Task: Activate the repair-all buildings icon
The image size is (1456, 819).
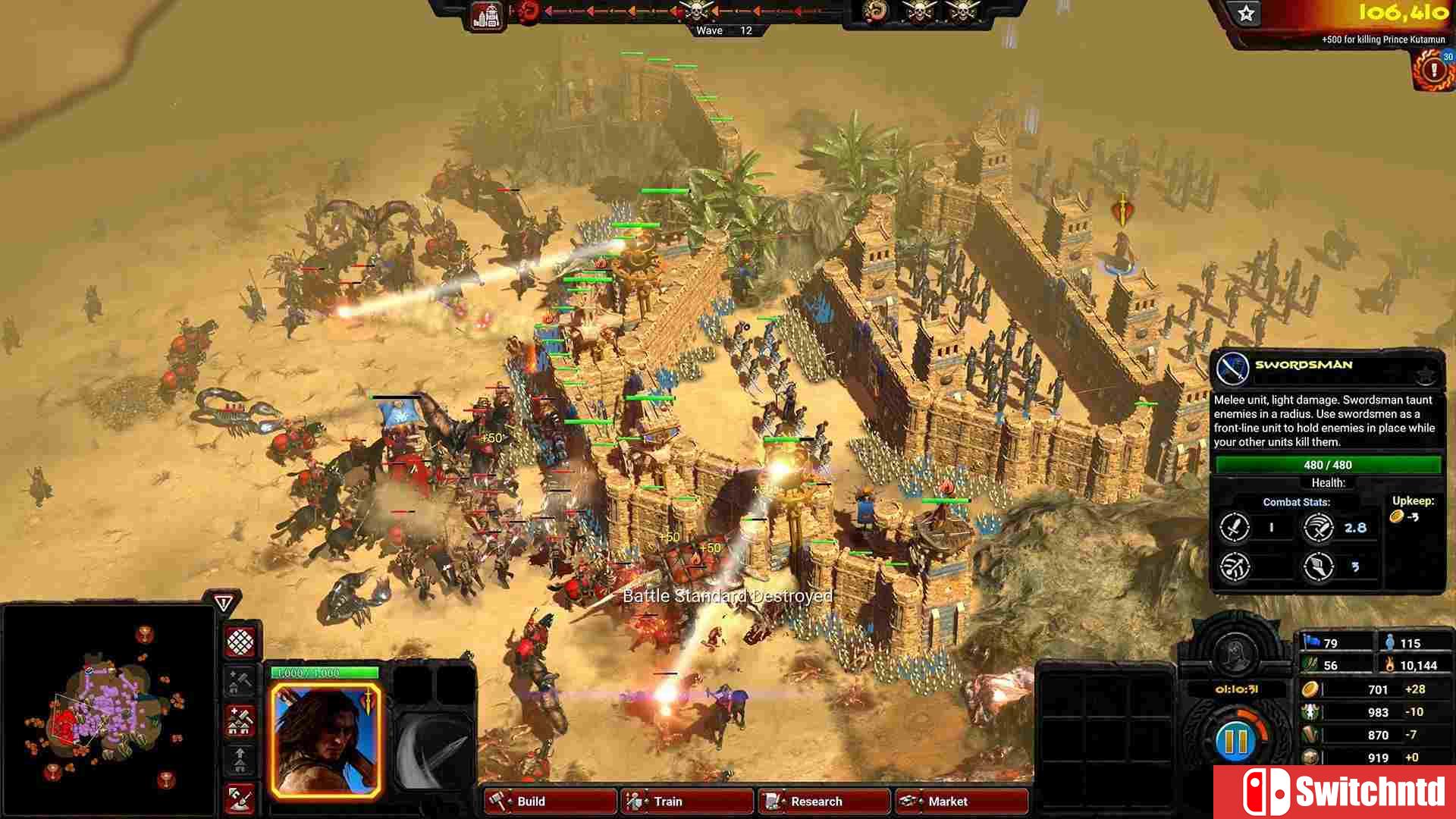Action: coord(240,720)
